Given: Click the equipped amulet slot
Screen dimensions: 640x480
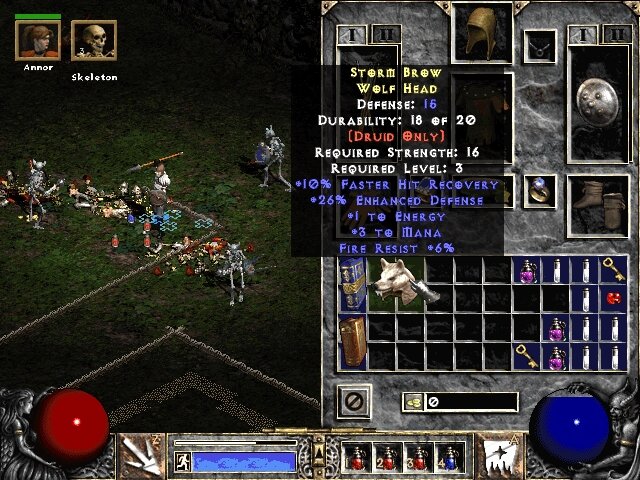Looking at the screenshot, I should (541, 45).
